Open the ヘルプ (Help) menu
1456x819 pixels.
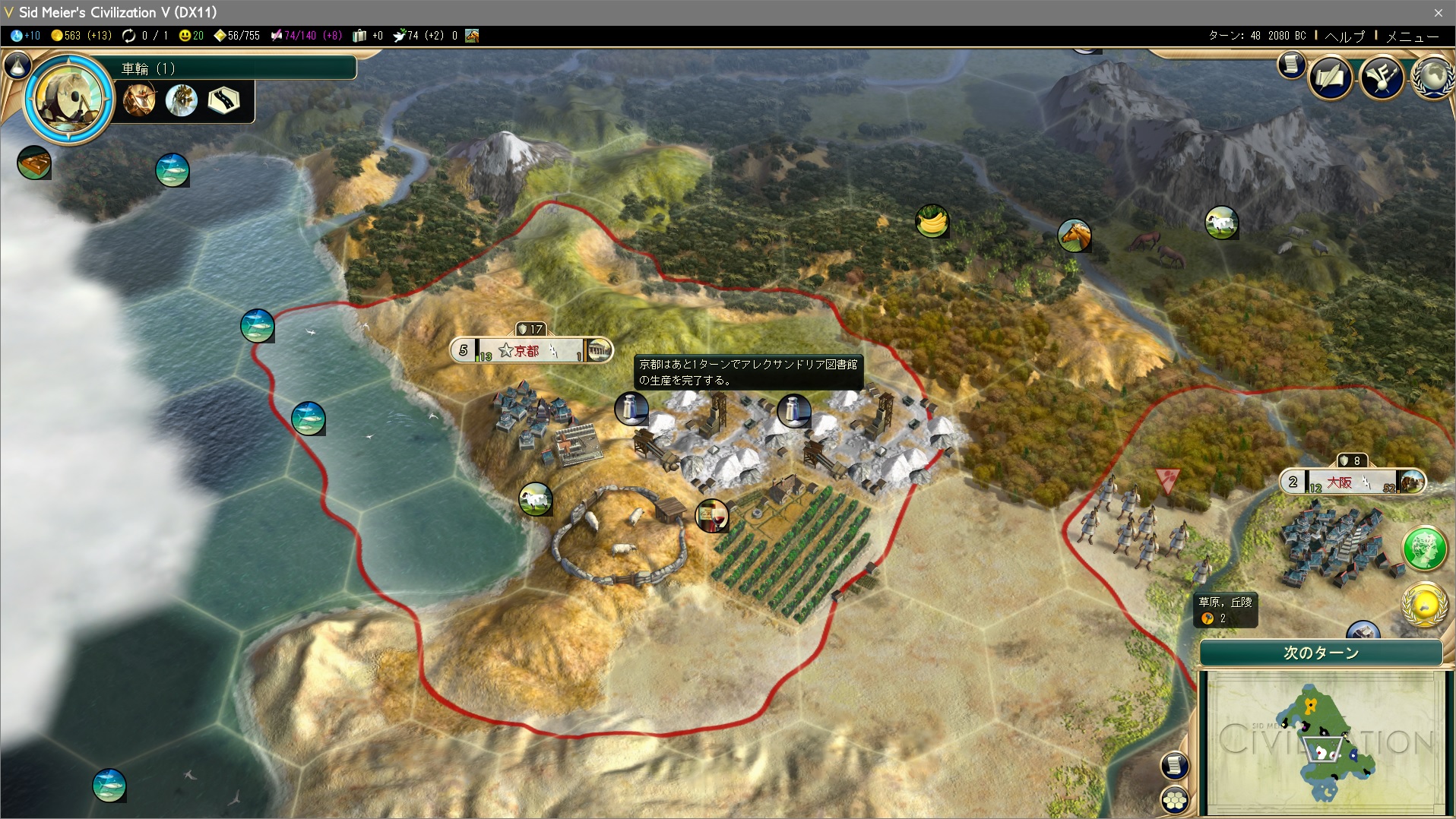1344,36
